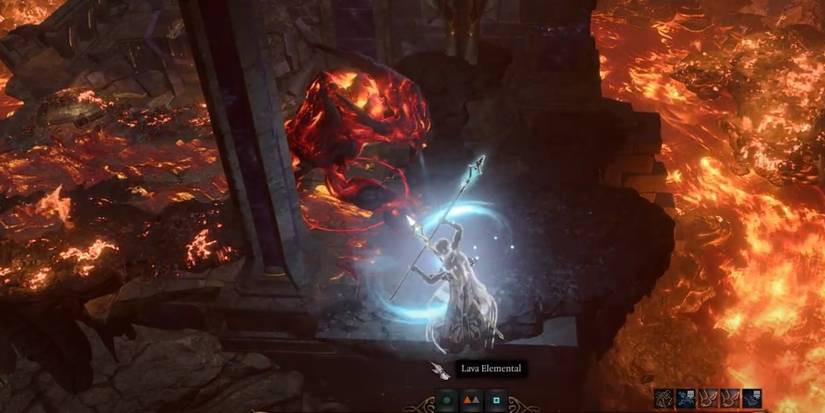The image size is (825, 413).
Task: Select the green circle action indicator
Action: click(x=446, y=401)
